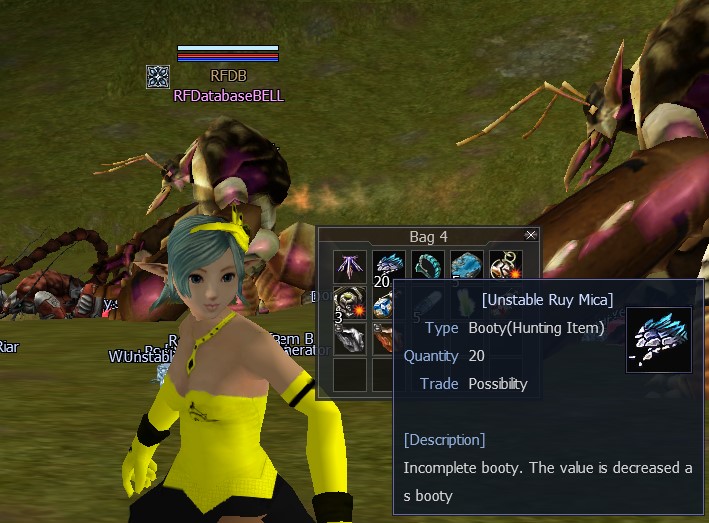
Task: Select the Unstable Ruy Mica stack
Action: tap(388, 266)
